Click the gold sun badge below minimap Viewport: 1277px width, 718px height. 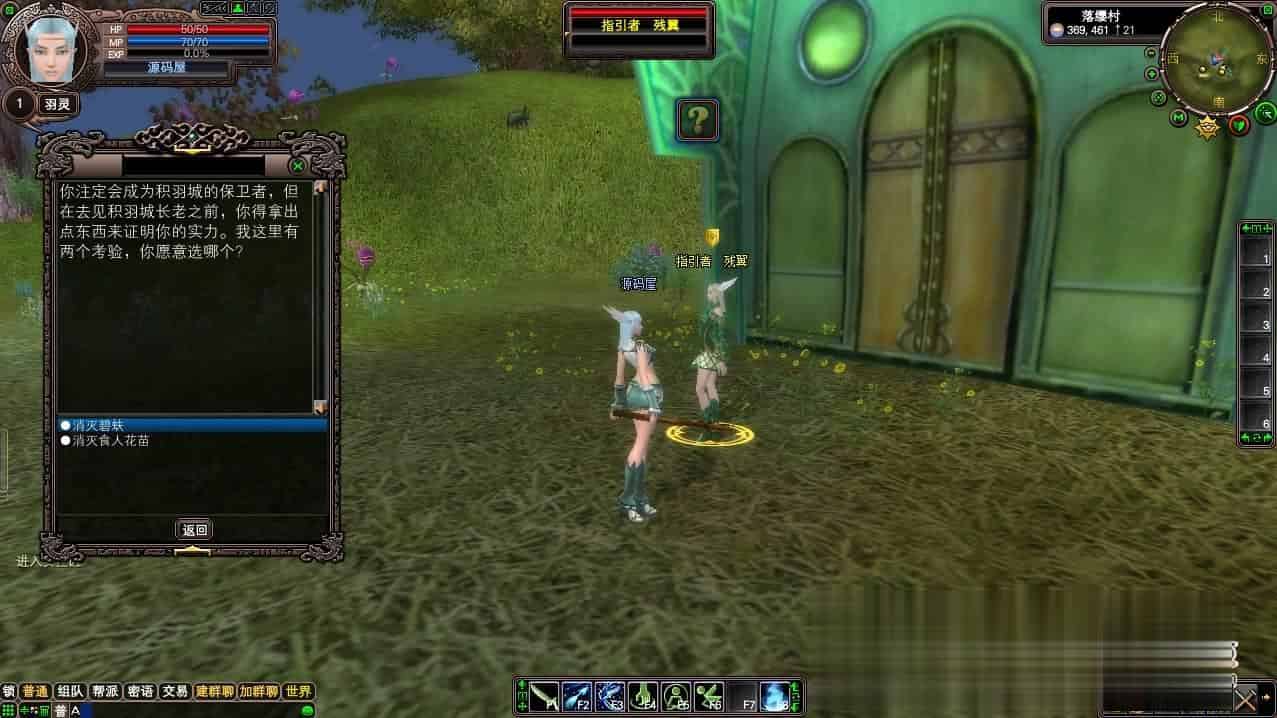[1208, 126]
